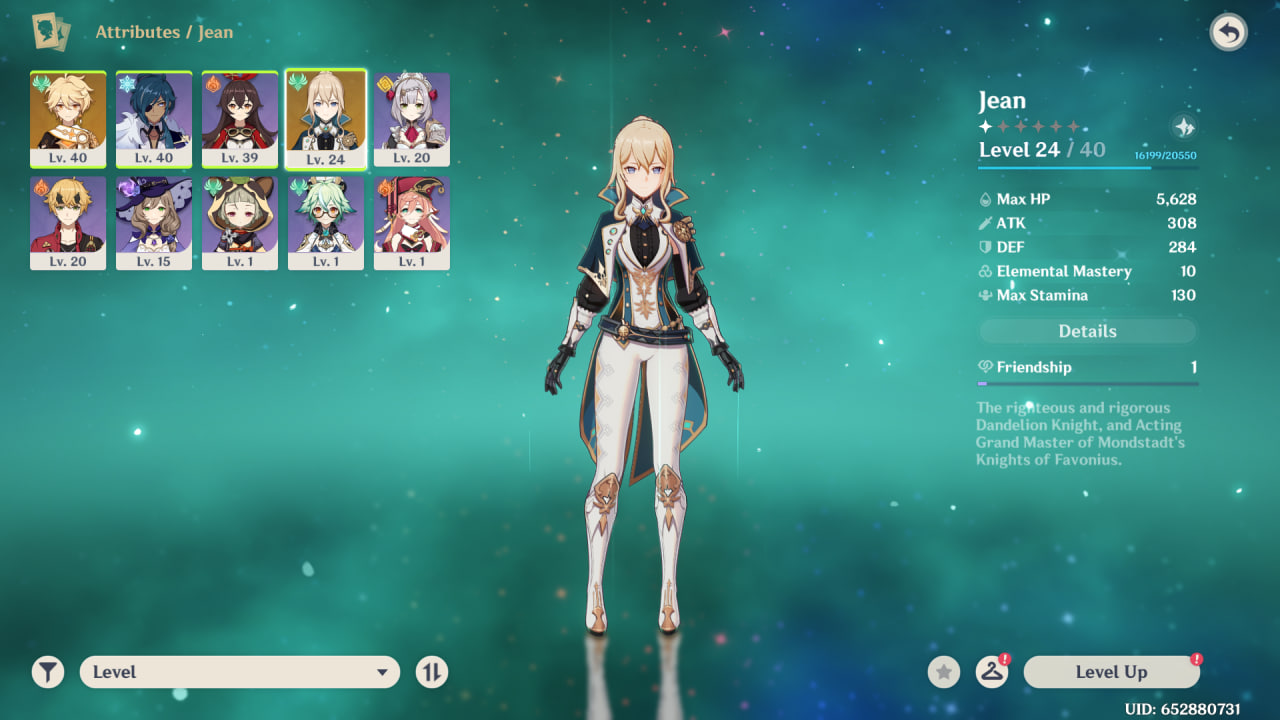Select Amber's level 39 portrait
This screenshot has width=1280, height=720.
[x=240, y=118]
